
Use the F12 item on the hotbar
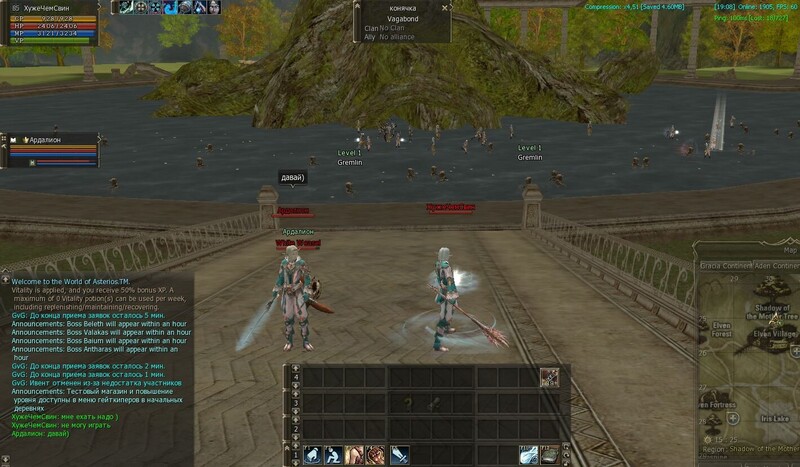point(550,455)
